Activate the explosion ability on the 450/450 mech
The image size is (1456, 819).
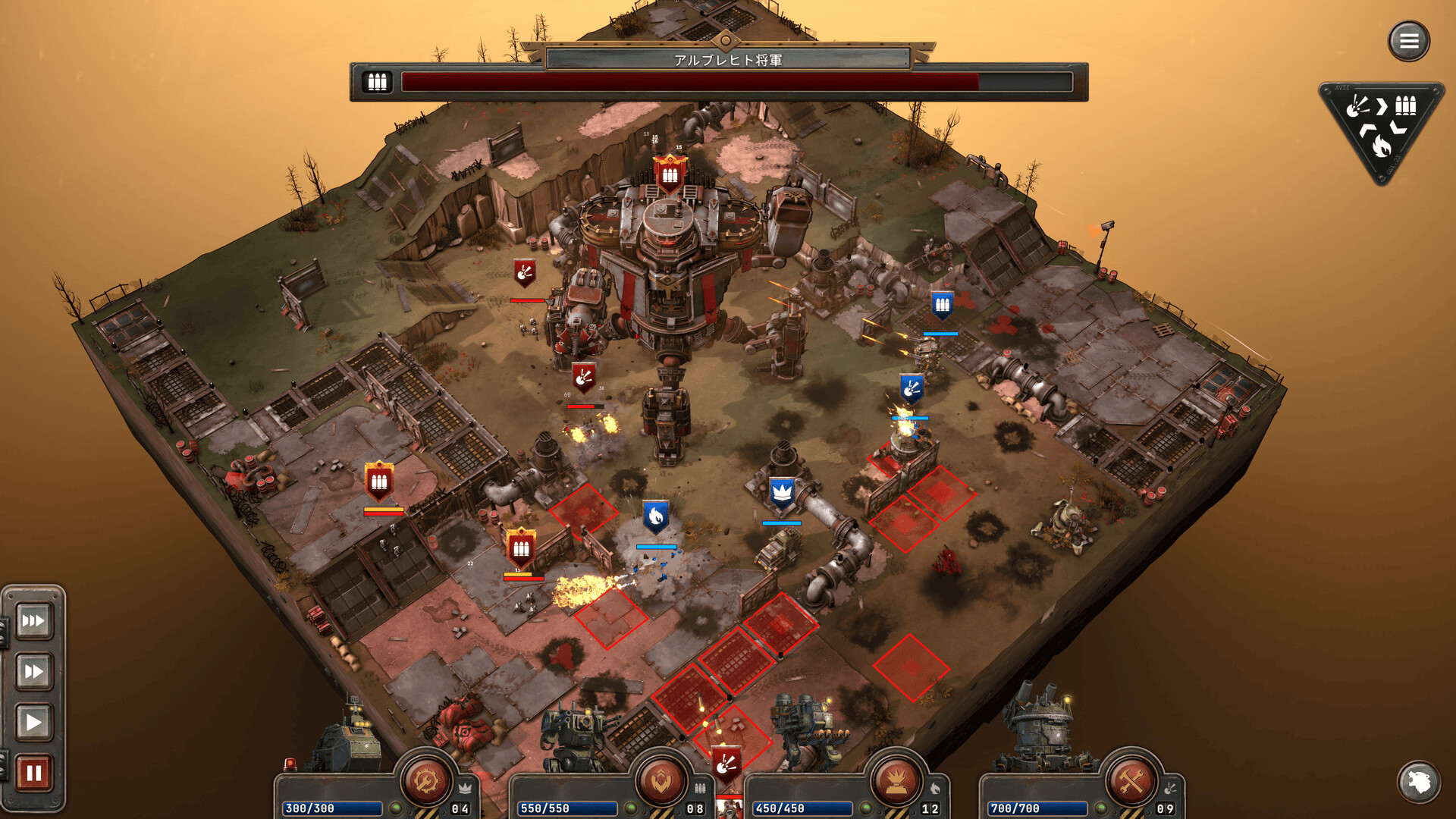pos(896,780)
